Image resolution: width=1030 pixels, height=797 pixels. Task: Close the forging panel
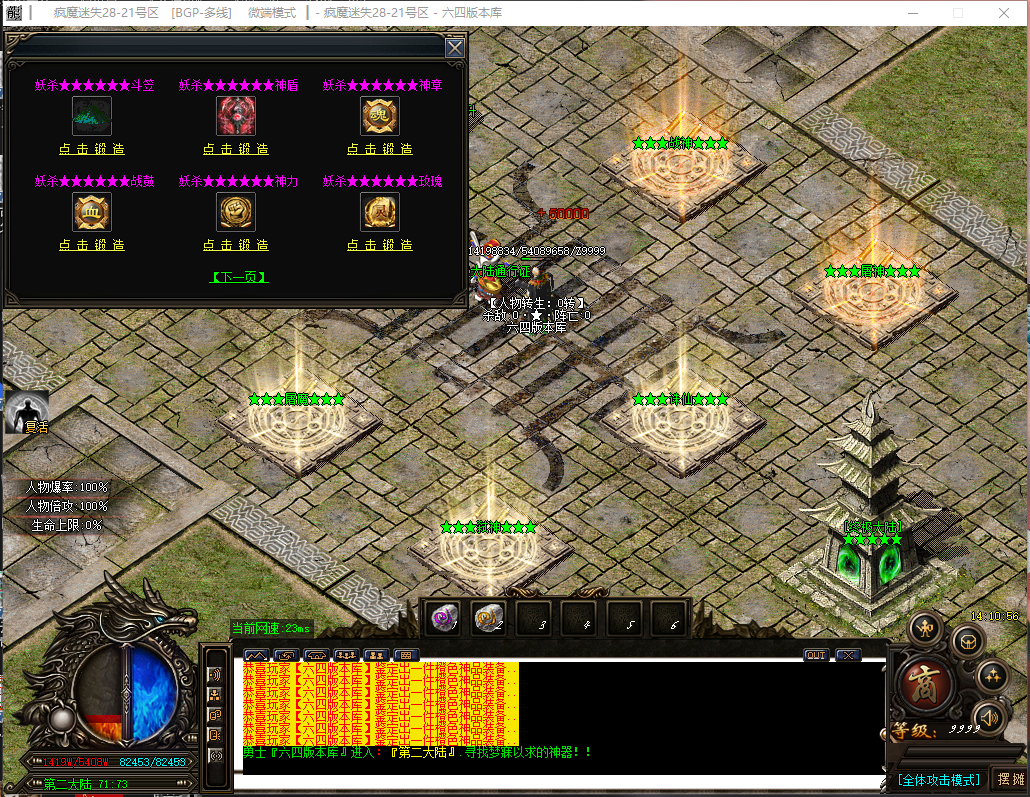(x=454, y=48)
